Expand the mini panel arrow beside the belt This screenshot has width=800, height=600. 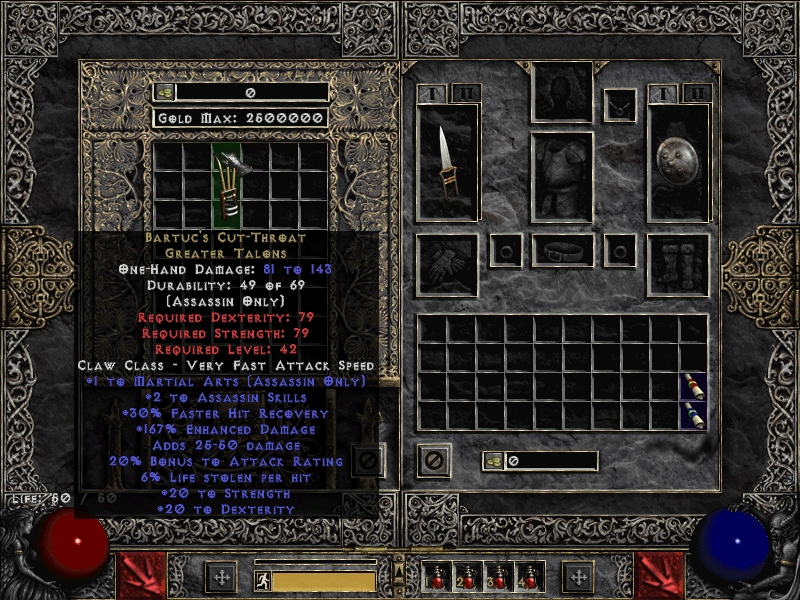coord(399,568)
